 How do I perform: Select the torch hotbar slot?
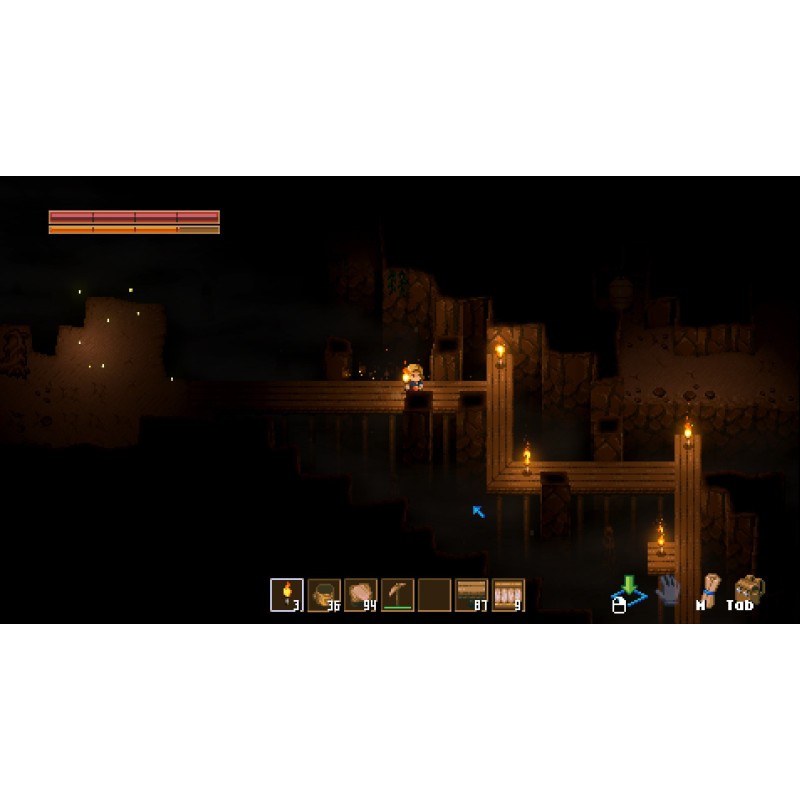(287, 595)
